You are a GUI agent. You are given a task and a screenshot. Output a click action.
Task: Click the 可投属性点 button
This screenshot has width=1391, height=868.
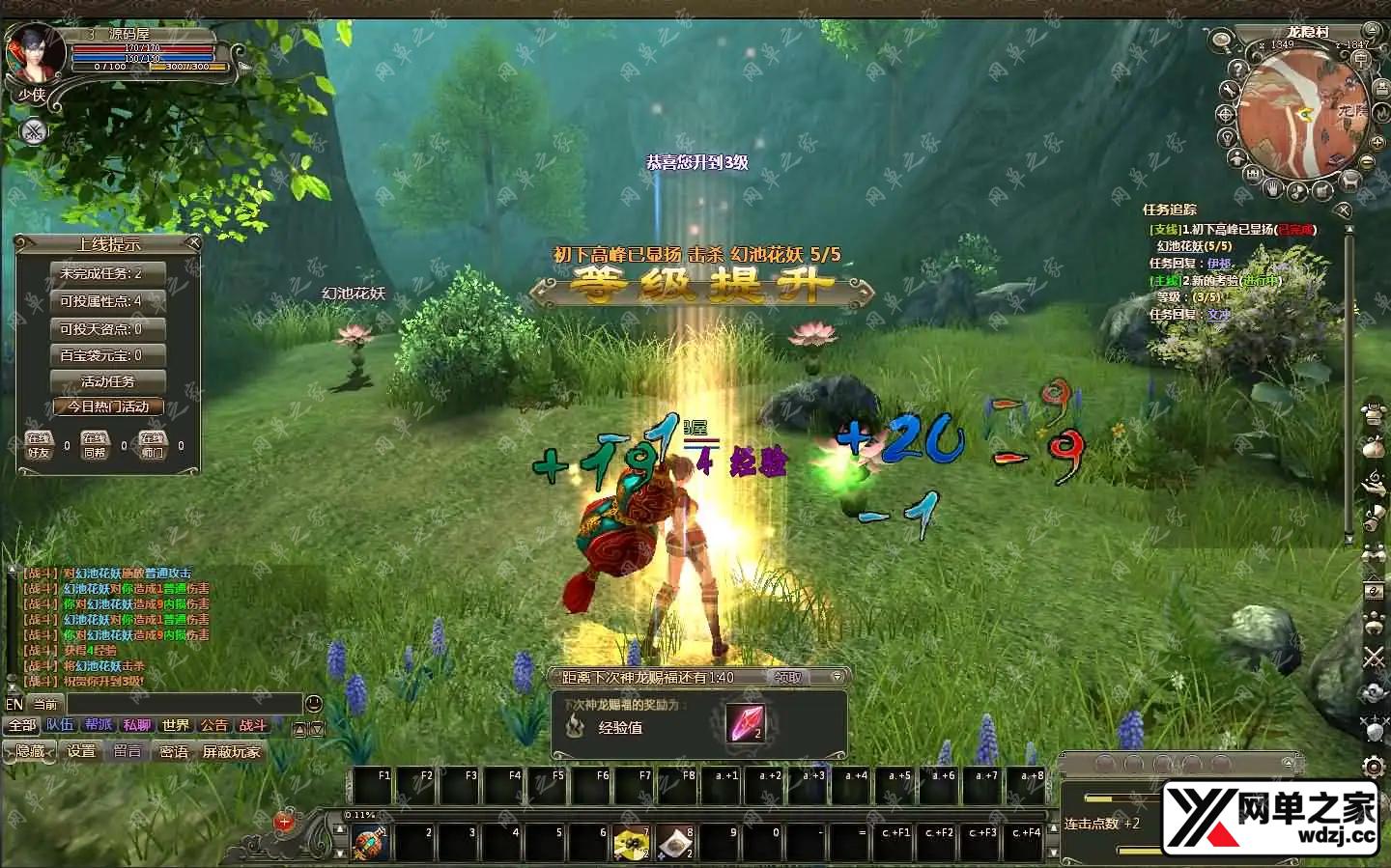pos(108,301)
